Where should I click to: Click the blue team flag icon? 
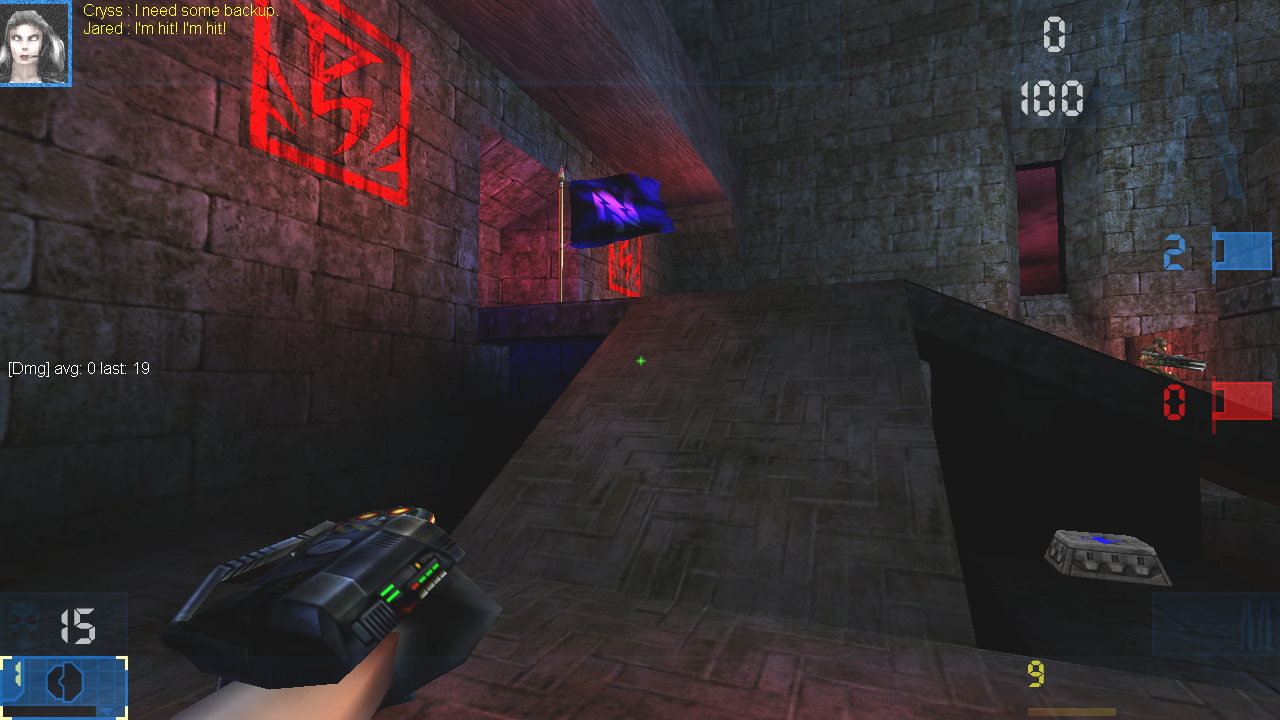(x=1240, y=252)
